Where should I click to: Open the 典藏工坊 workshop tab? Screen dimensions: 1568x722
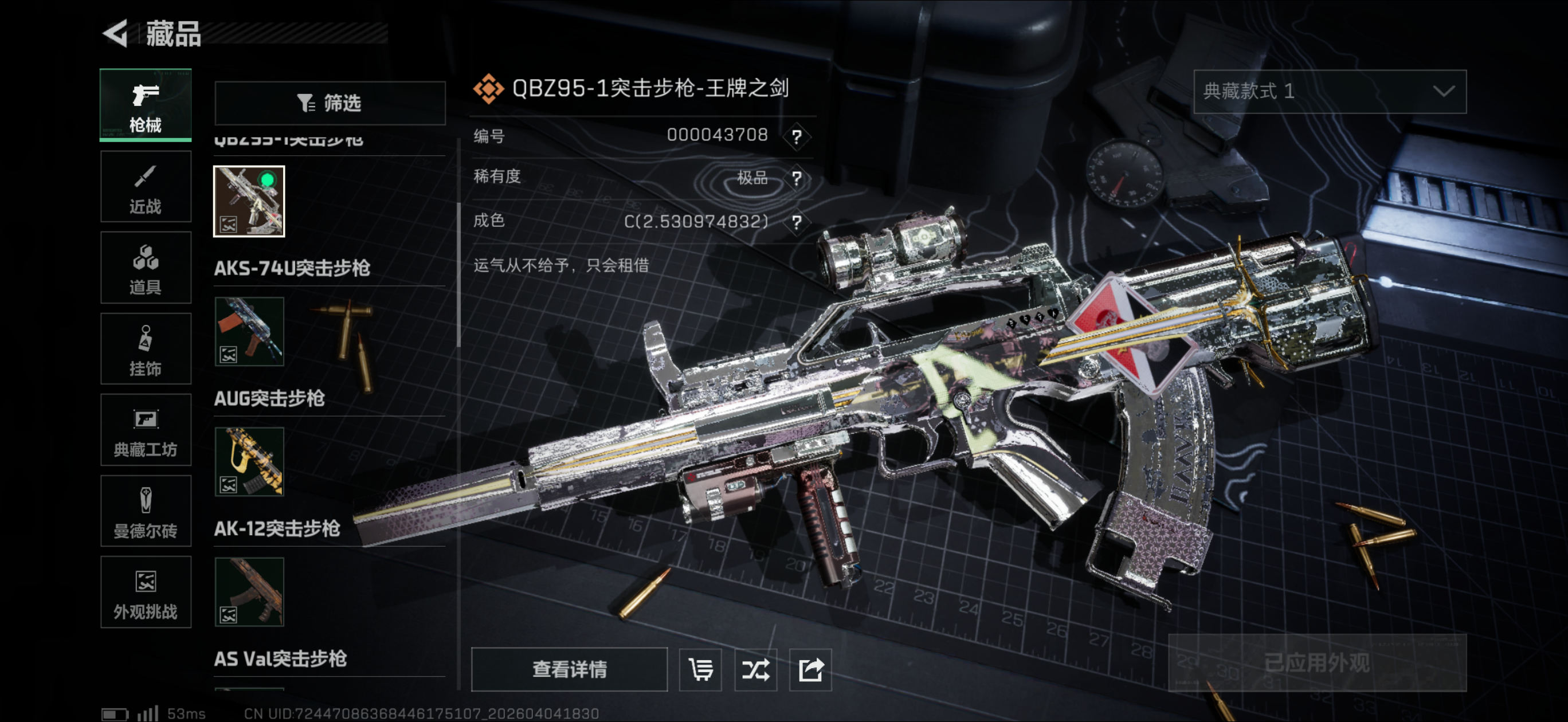coord(146,430)
